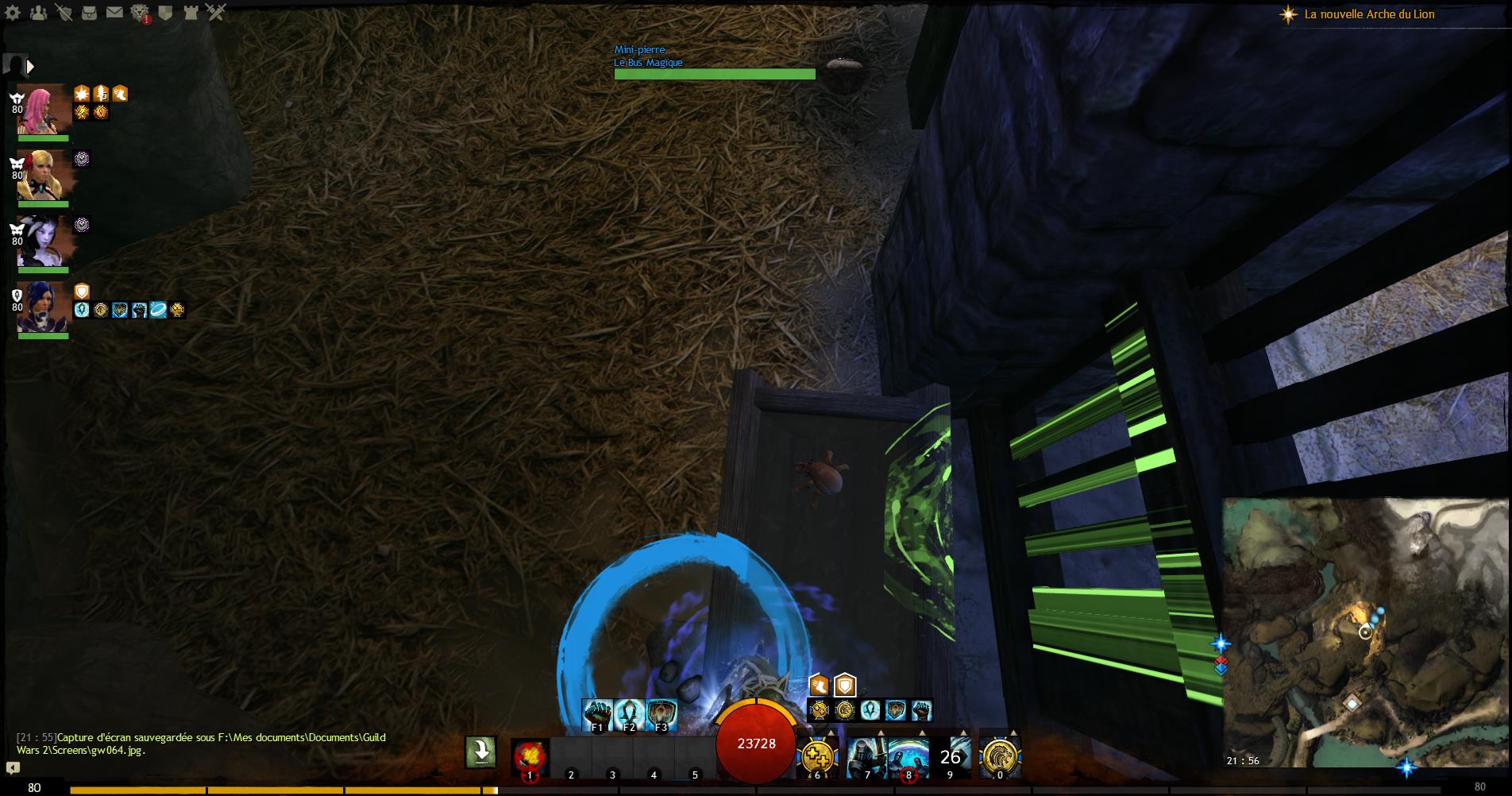Use the golden healing skill in slot 6
The height and width of the screenshot is (796, 1512).
[817, 755]
